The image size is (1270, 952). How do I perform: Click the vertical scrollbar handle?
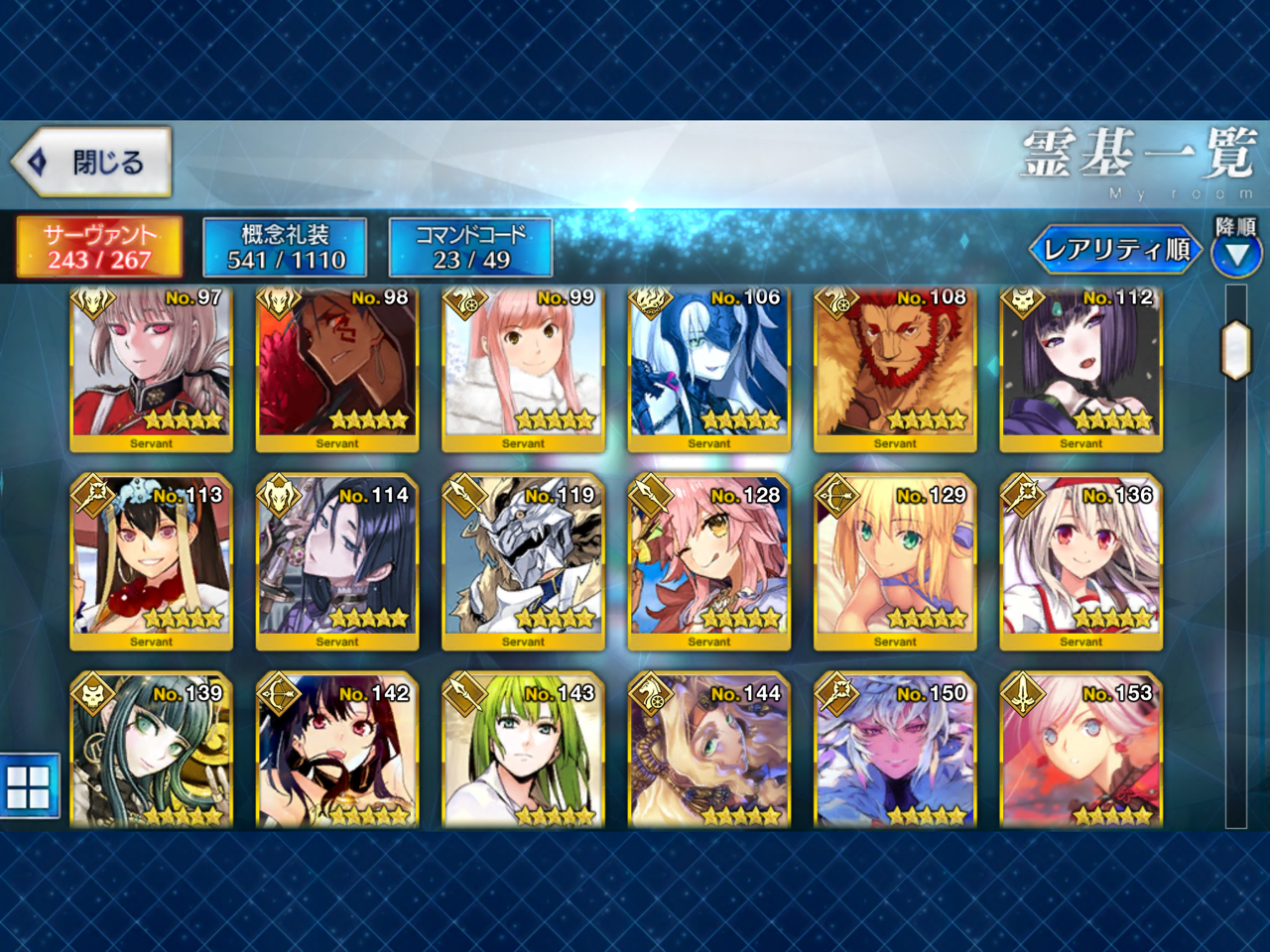[1235, 350]
